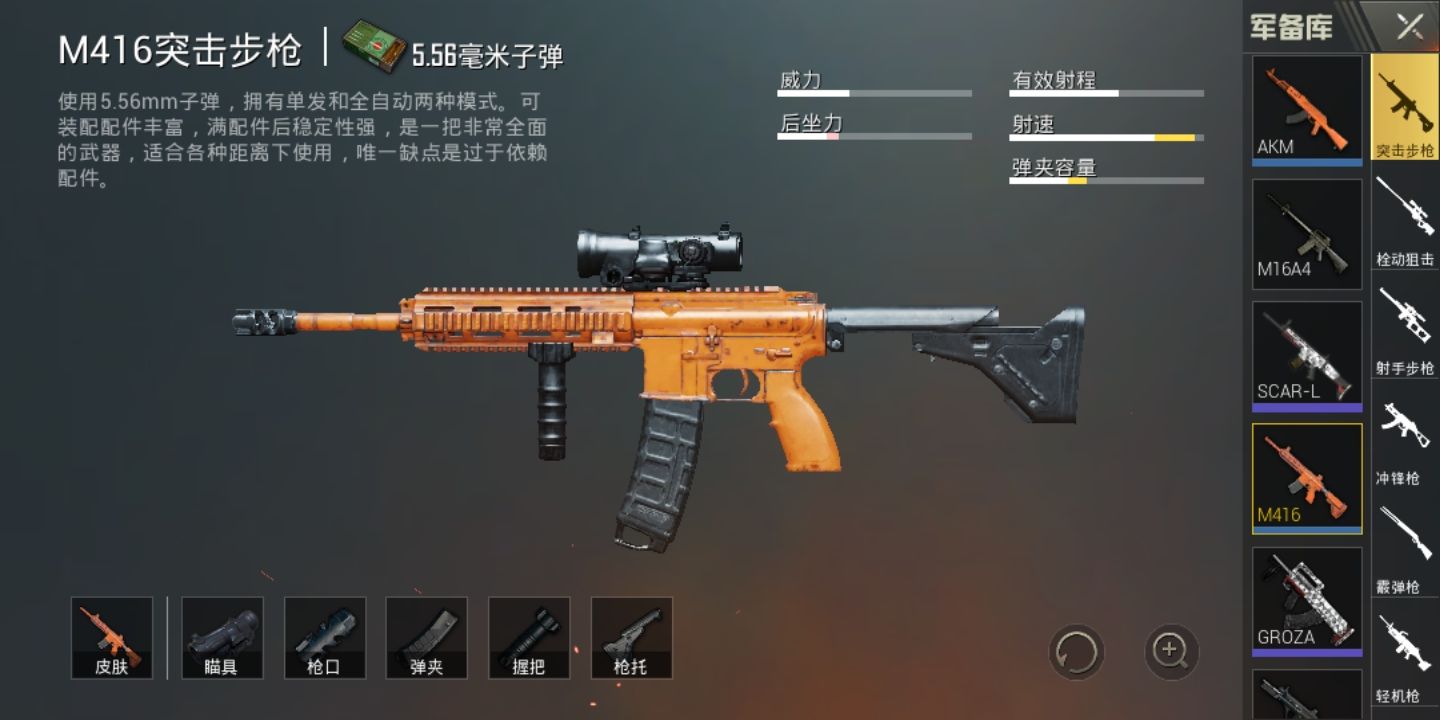The height and width of the screenshot is (720, 1440).
Task: Select the GROZA weapon thumbnail
Action: coord(1306,597)
